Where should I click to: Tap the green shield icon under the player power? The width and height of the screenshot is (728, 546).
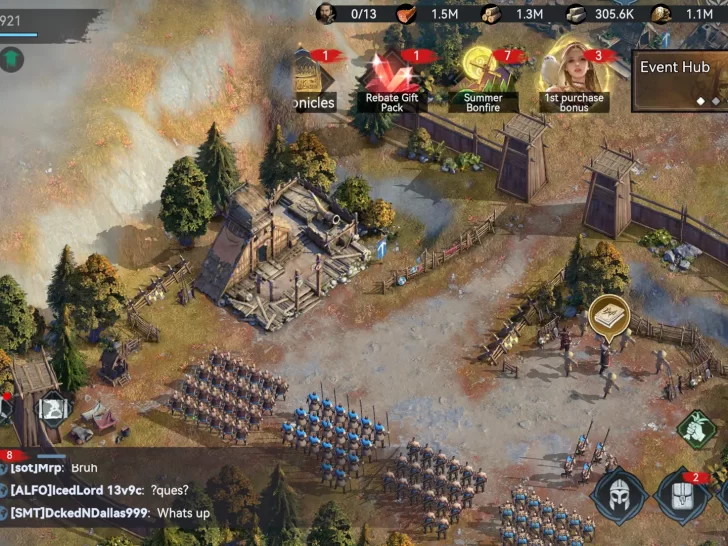pyautogui.click(x=12, y=59)
